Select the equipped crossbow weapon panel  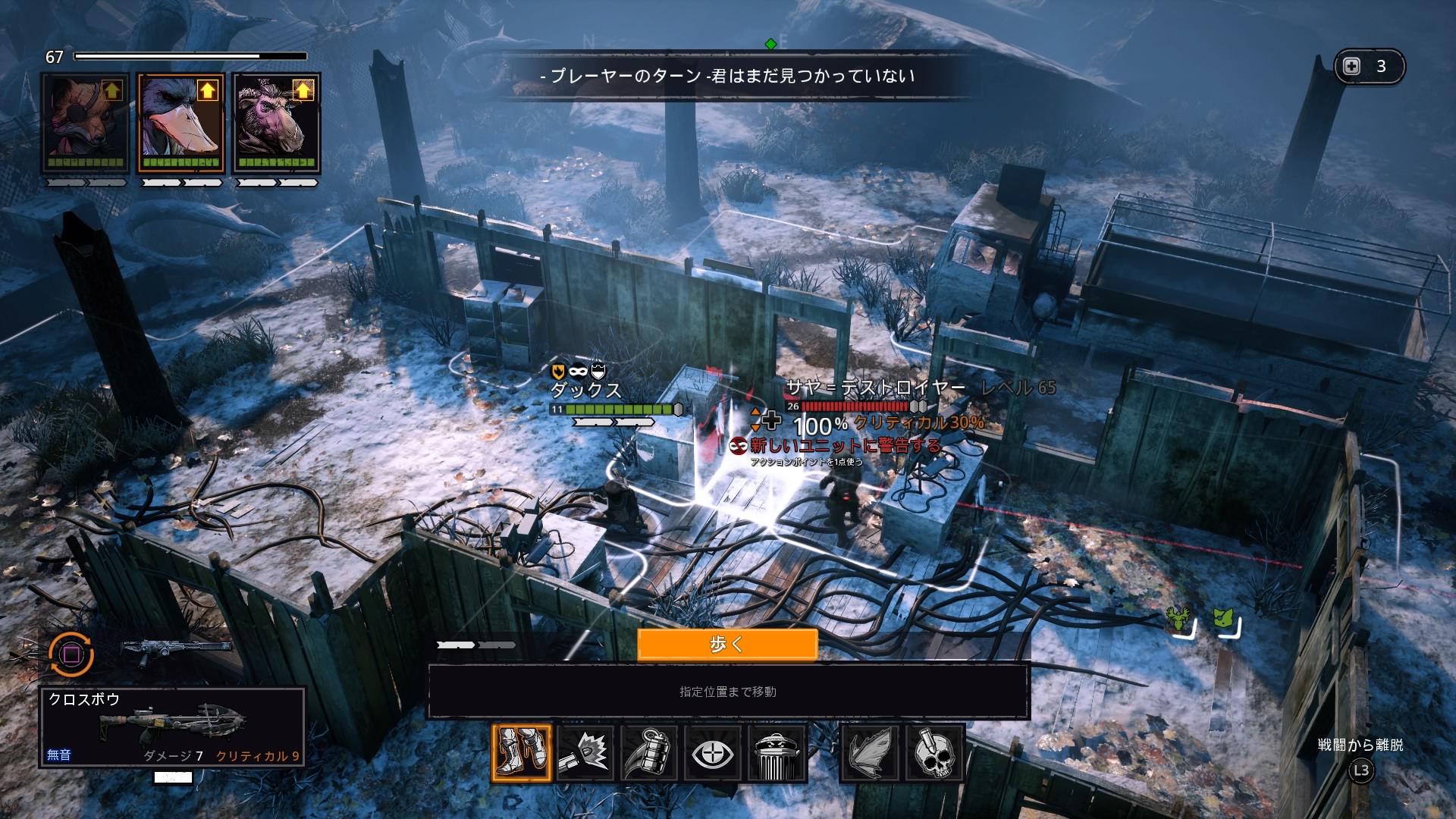172,726
